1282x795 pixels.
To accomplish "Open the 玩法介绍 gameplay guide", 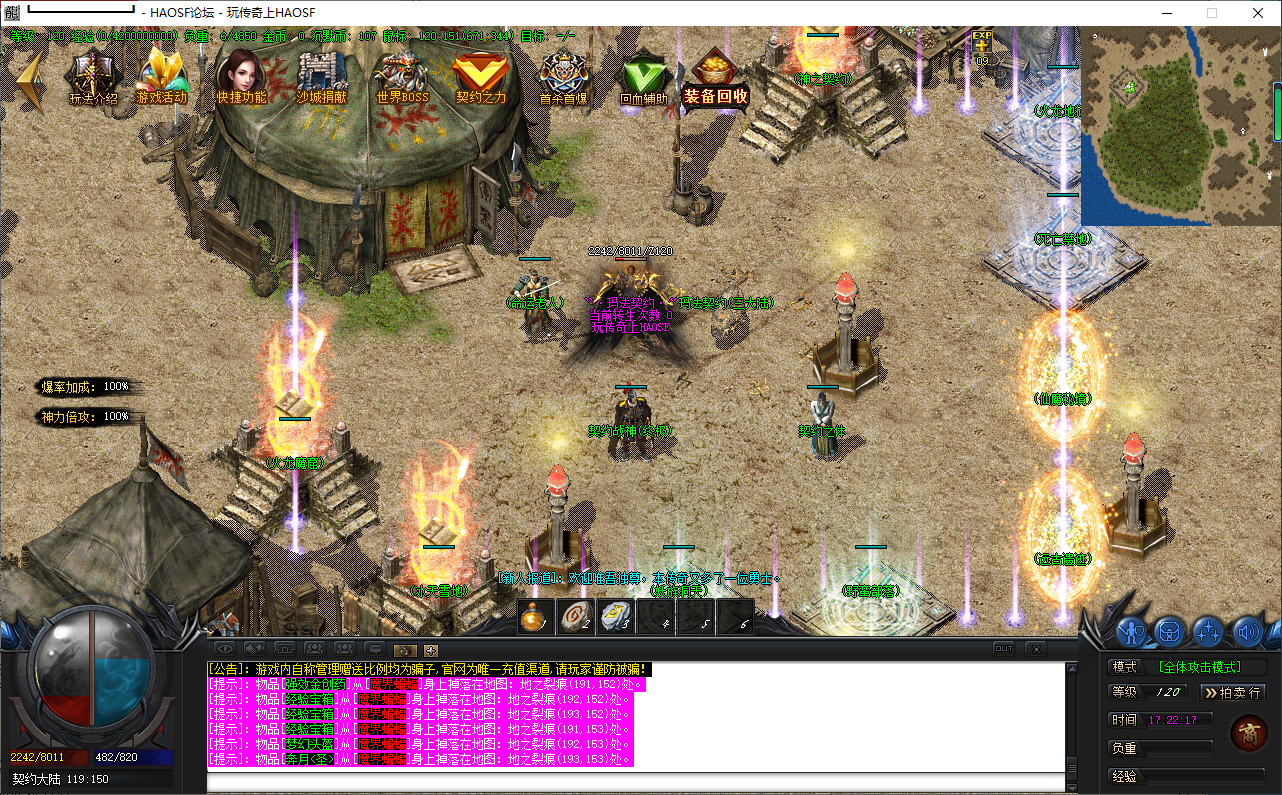I will pyautogui.click(x=93, y=76).
